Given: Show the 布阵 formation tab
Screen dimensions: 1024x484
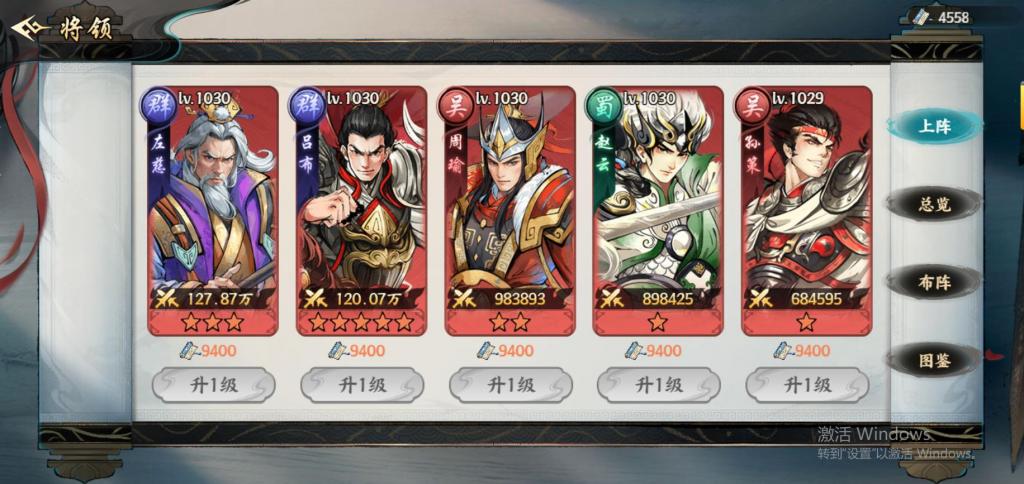Looking at the screenshot, I should tap(934, 283).
